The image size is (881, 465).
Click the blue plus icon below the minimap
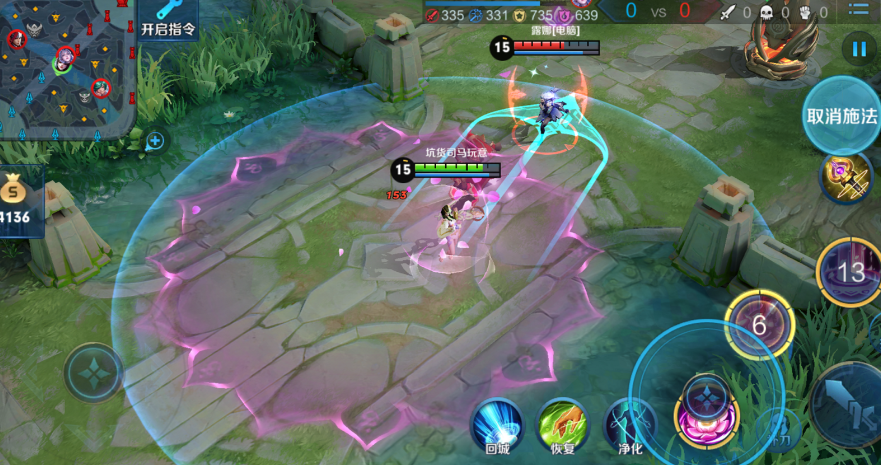tap(155, 141)
